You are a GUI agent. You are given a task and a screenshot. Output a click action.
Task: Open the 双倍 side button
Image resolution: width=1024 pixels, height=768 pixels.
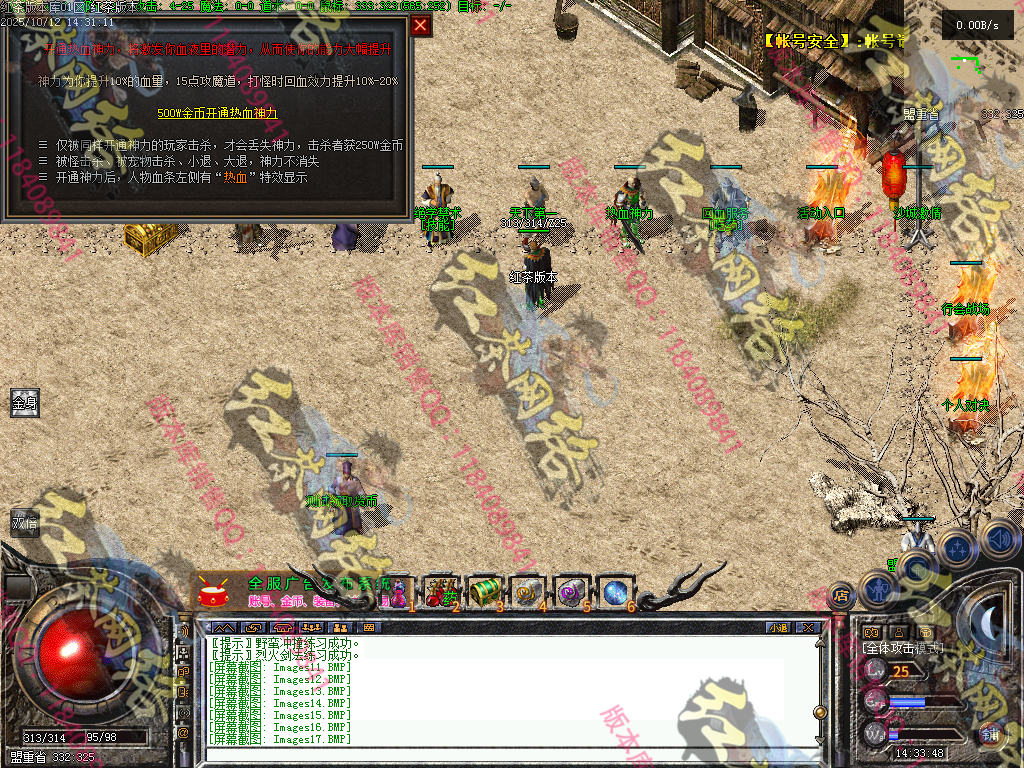[x=24, y=522]
